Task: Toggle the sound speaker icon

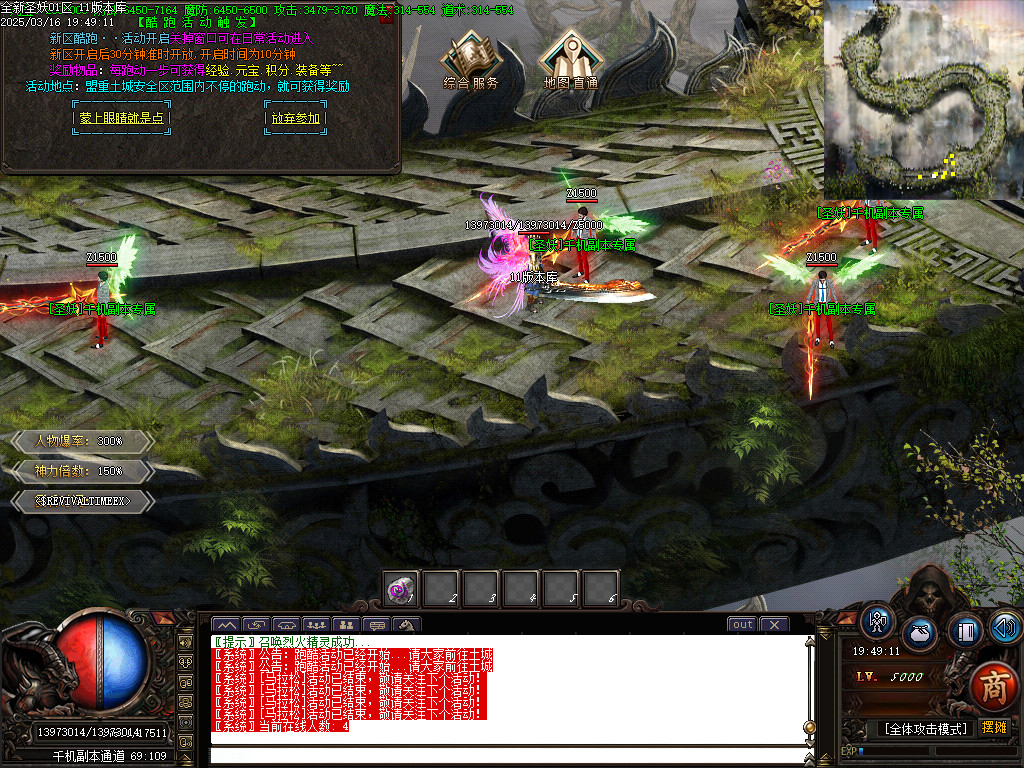Action: (1005, 628)
